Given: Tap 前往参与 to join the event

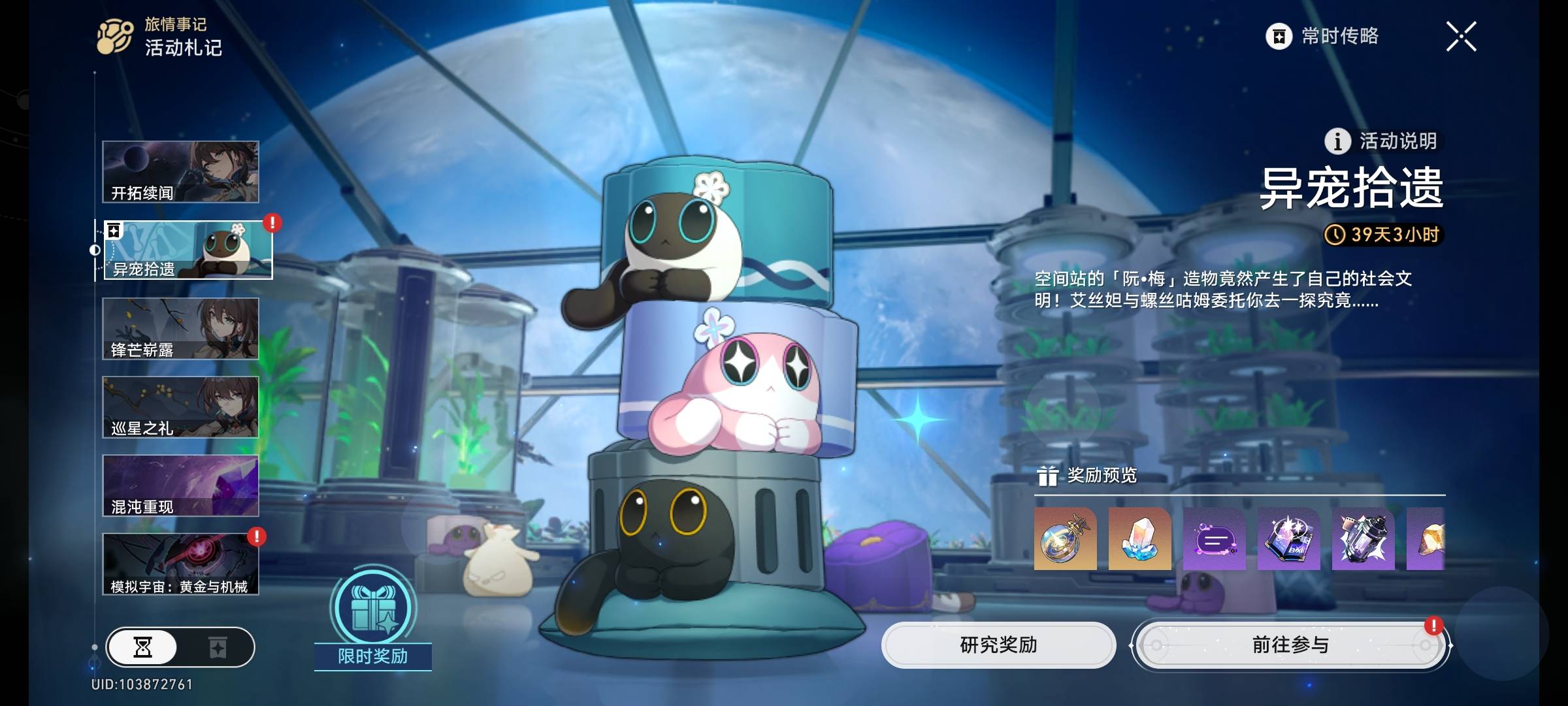Looking at the screenshot, I should [x=1290, y=645].
